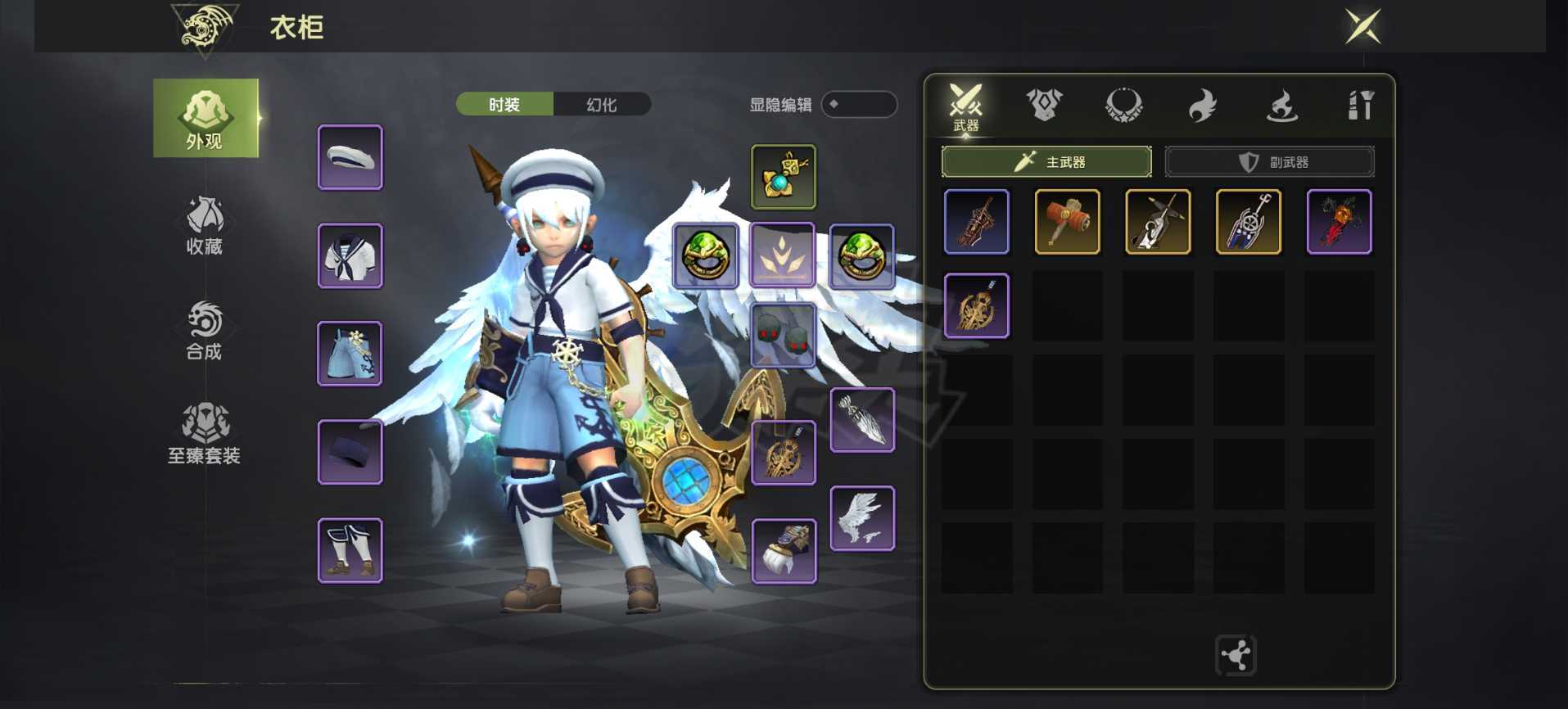Open the 收藏 collection section
The width and height of the screenshot is (1568, 709).
click(205, 225)
